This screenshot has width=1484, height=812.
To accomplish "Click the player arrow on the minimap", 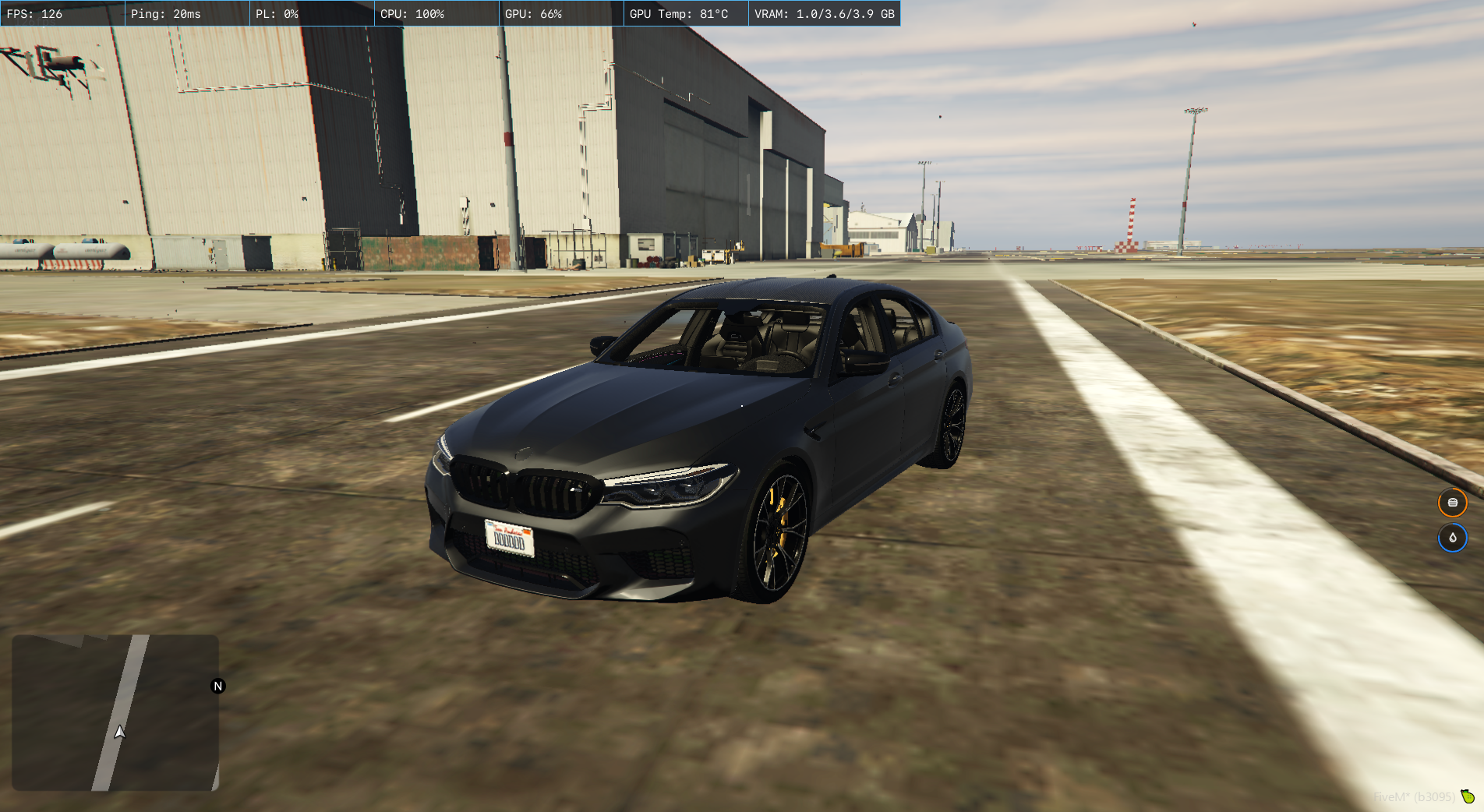I will (119, 732).
